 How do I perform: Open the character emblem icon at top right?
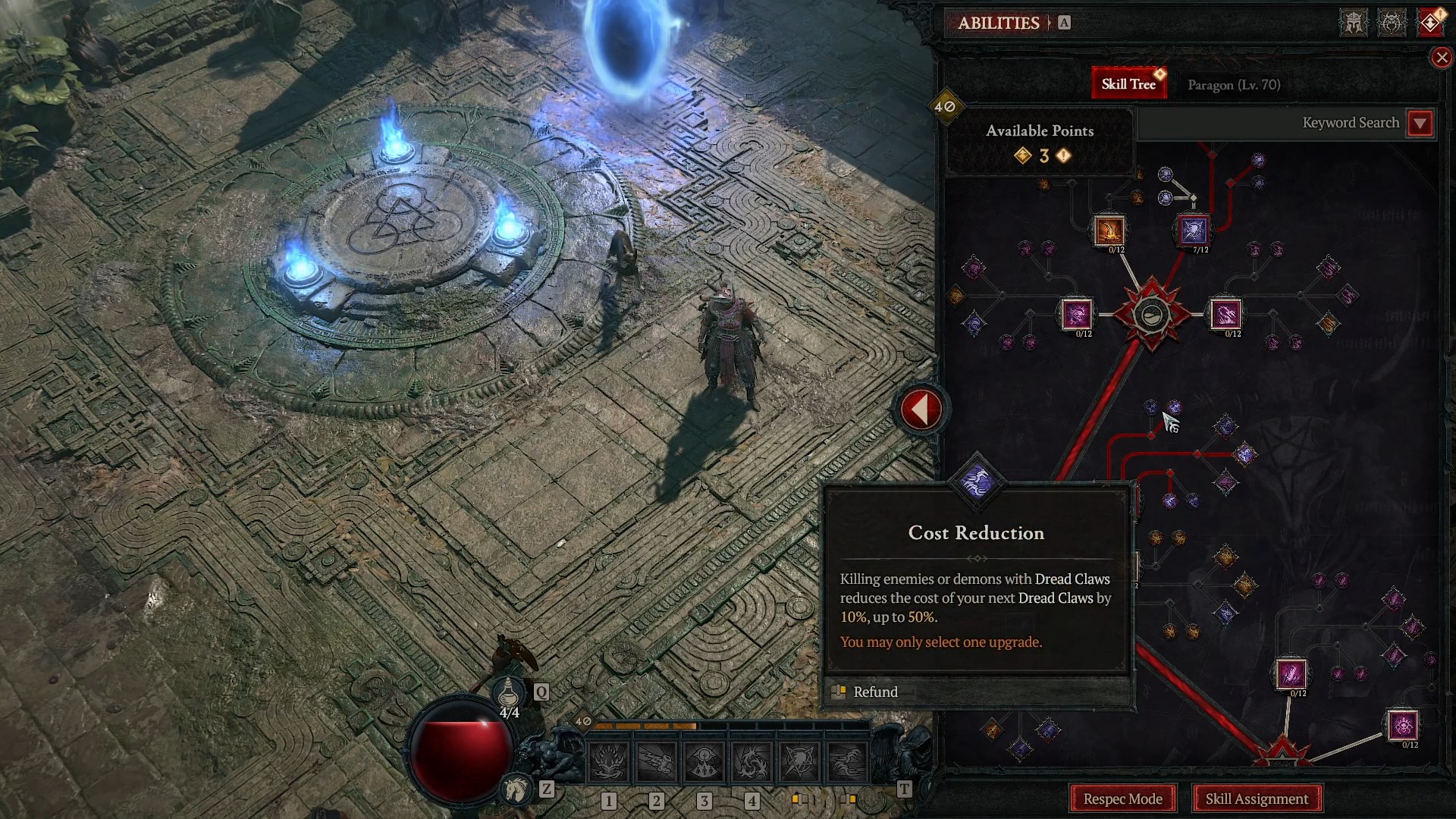[1353, 23]
